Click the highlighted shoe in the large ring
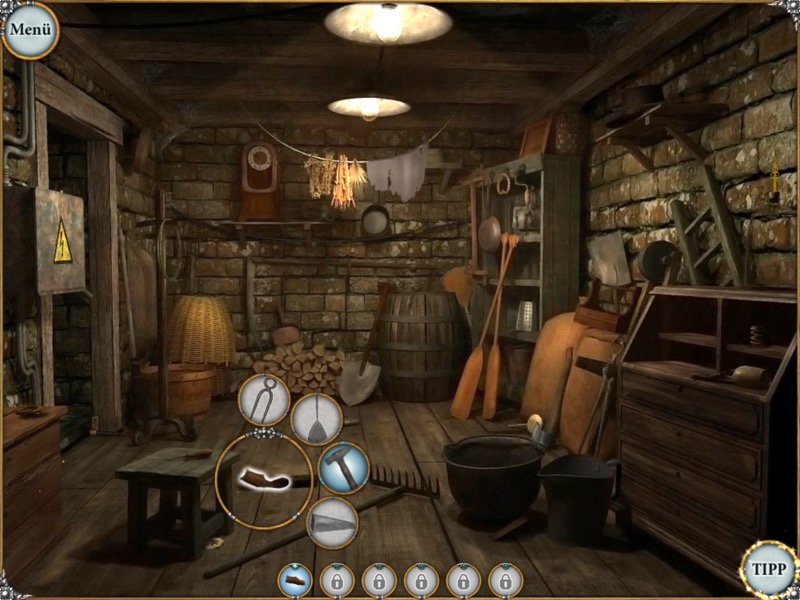Screen dimensions: 800x600 (264, 481)
